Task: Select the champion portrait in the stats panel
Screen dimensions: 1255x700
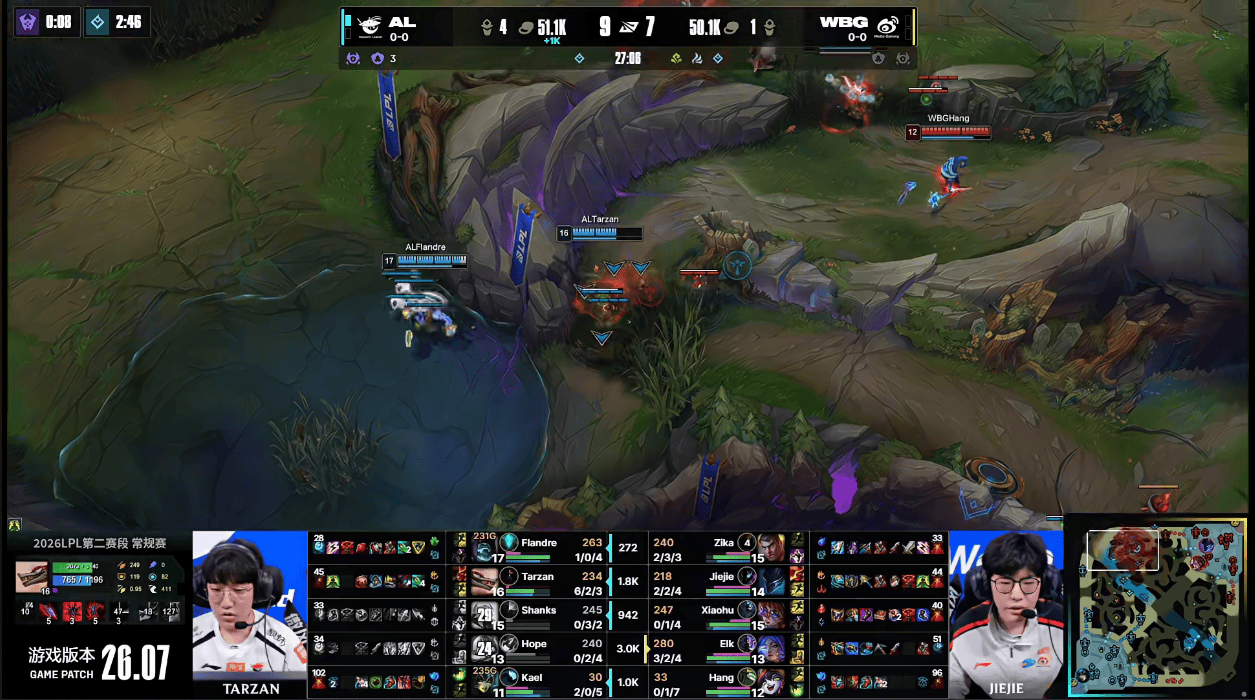Action: point(34,577)
